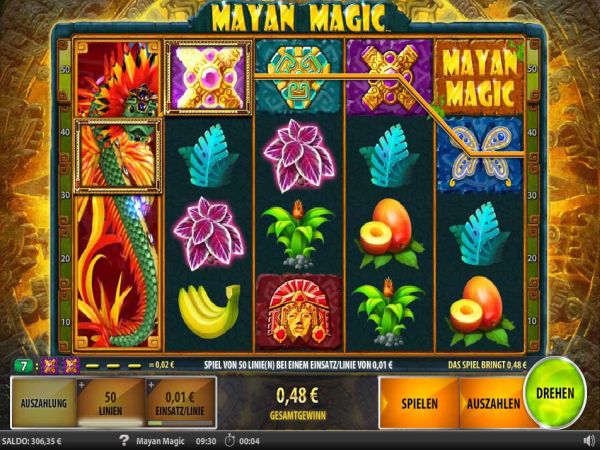
Task: Adjust the 0,01 € Einsatz/Linie bet
Action: pyautogui.click(x=180, y=404)
